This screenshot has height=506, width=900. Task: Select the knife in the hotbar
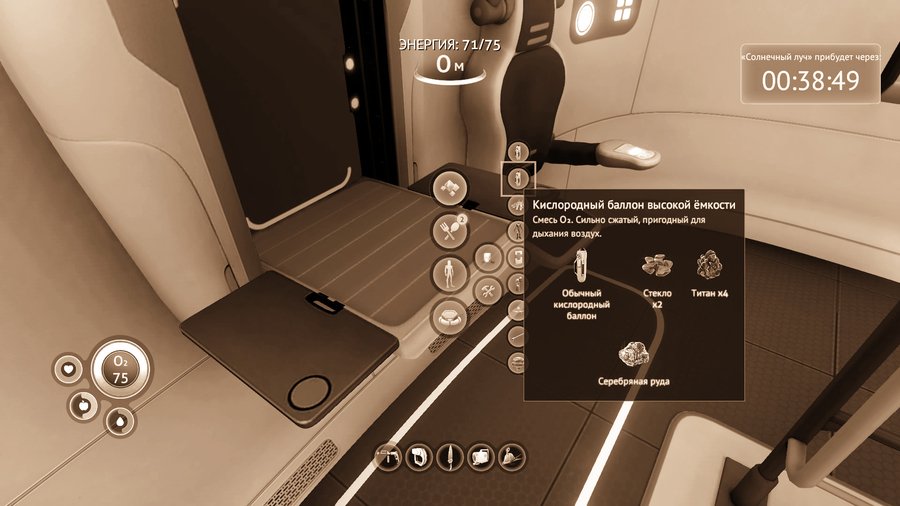pos(450,457)
